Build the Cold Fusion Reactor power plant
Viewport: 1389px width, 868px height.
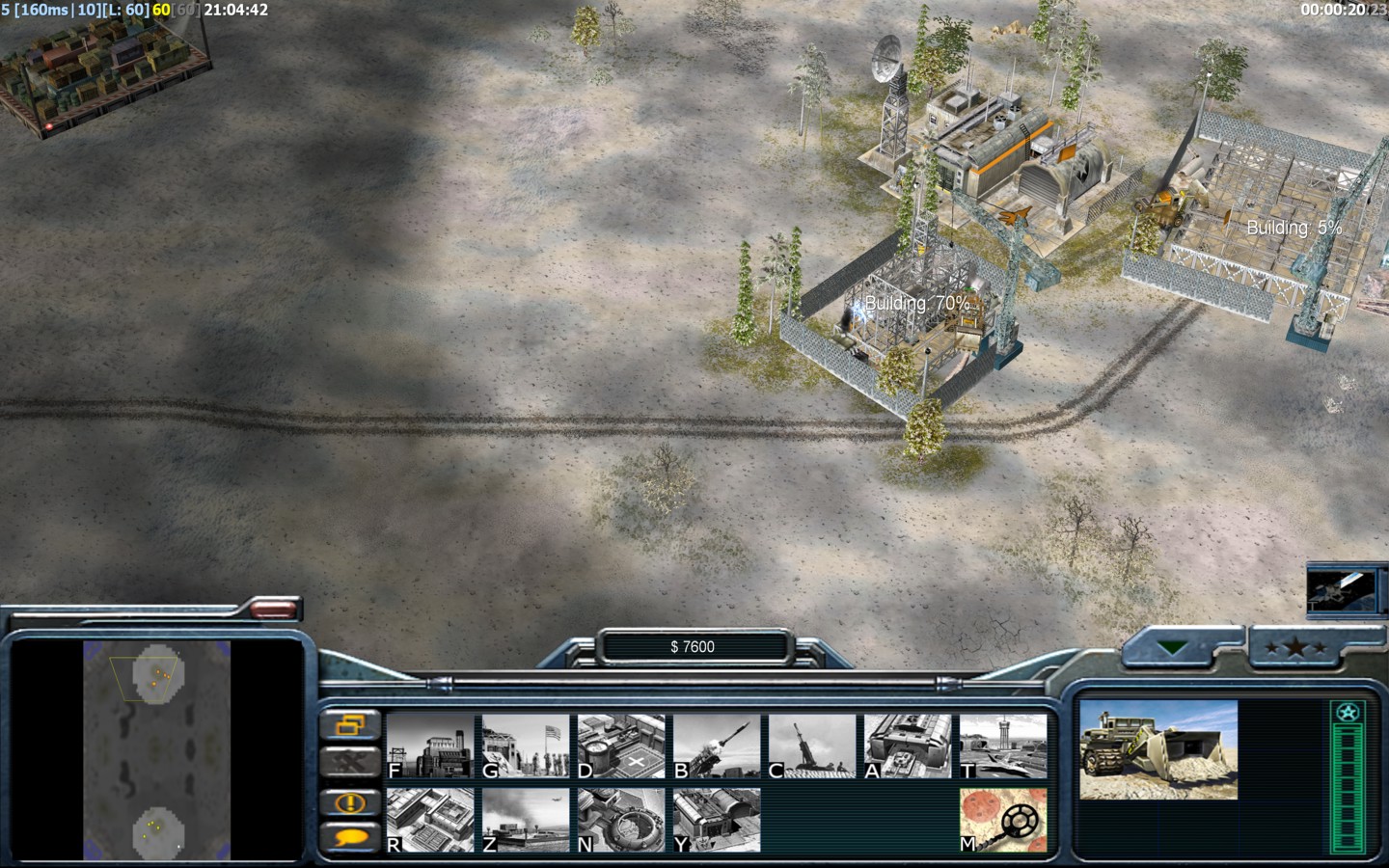430,746
